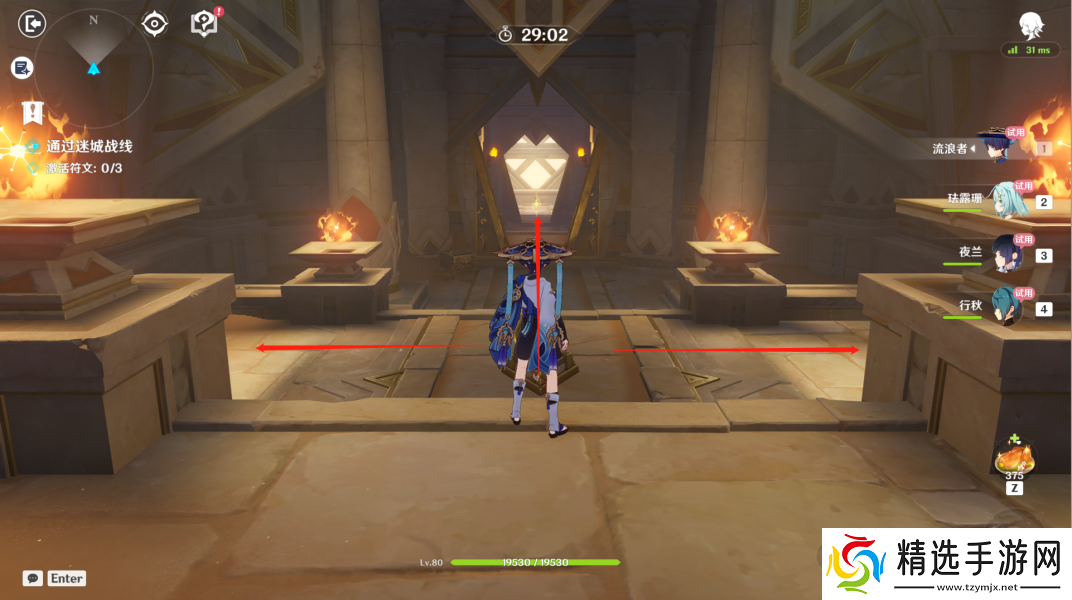Open the quest notes icon beside minimap
Image resolution: width=1072 pixels, height=600 pixels.
pos(22,67)
